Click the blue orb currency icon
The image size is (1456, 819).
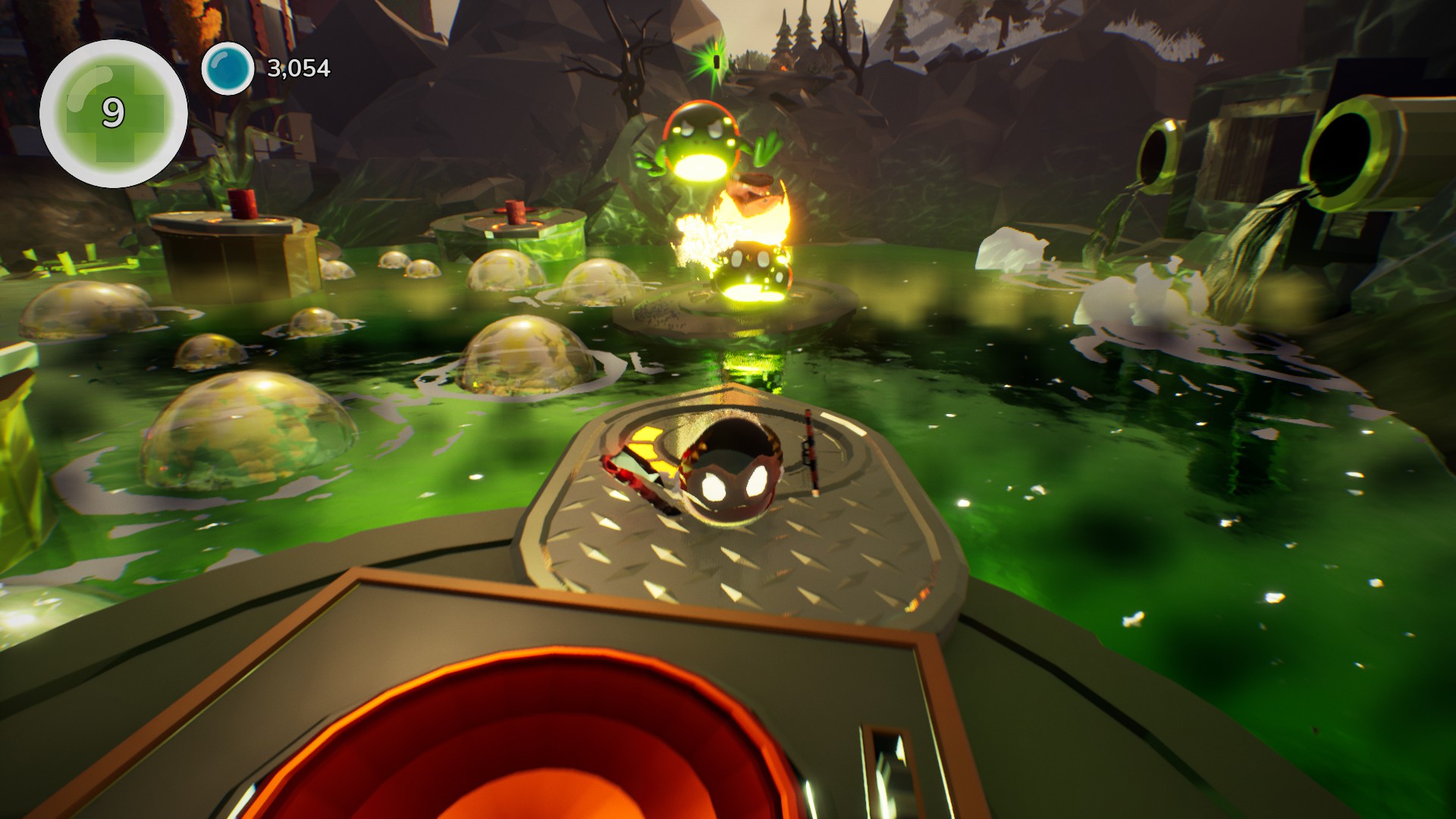pos(227,69)
